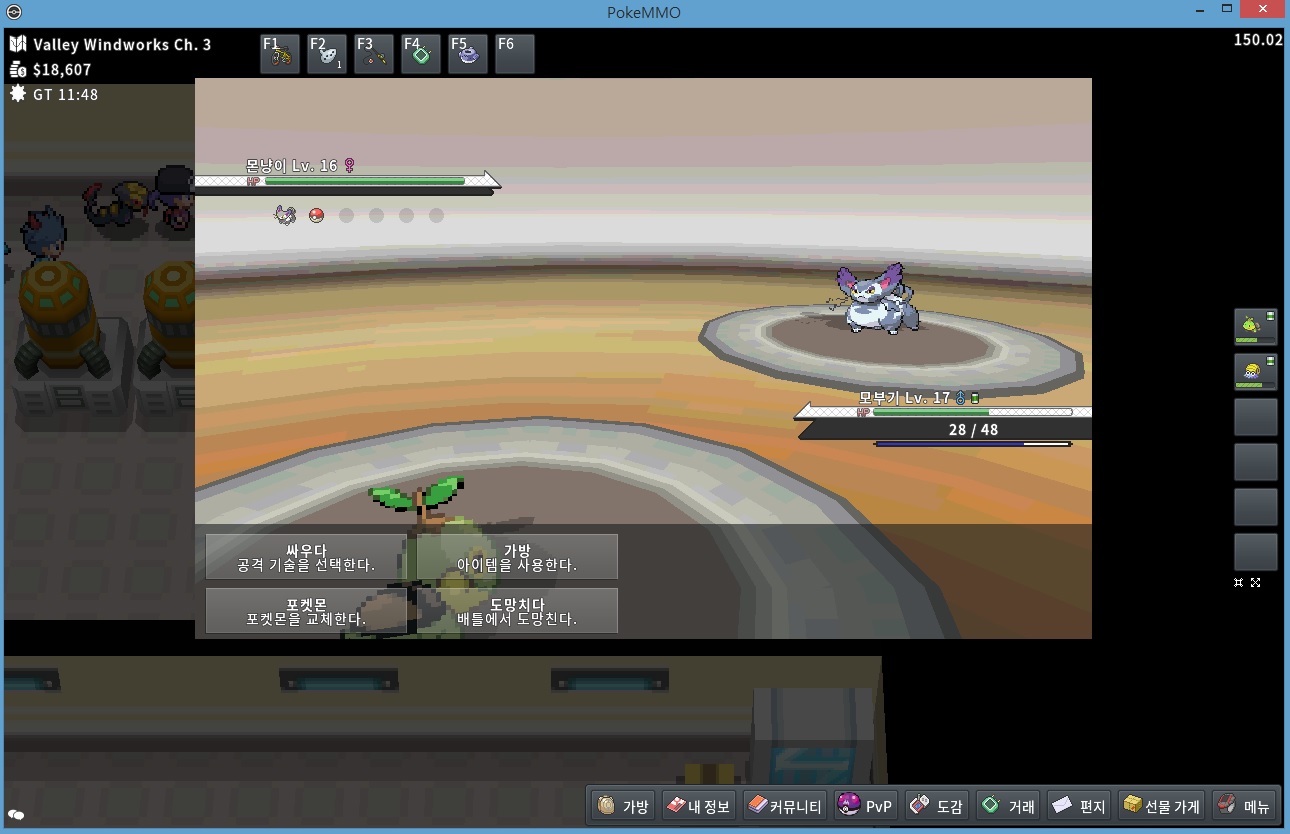The image size is (1290, 834).
Task: Activate the green device in slot F4
Action: coord(421,54)
